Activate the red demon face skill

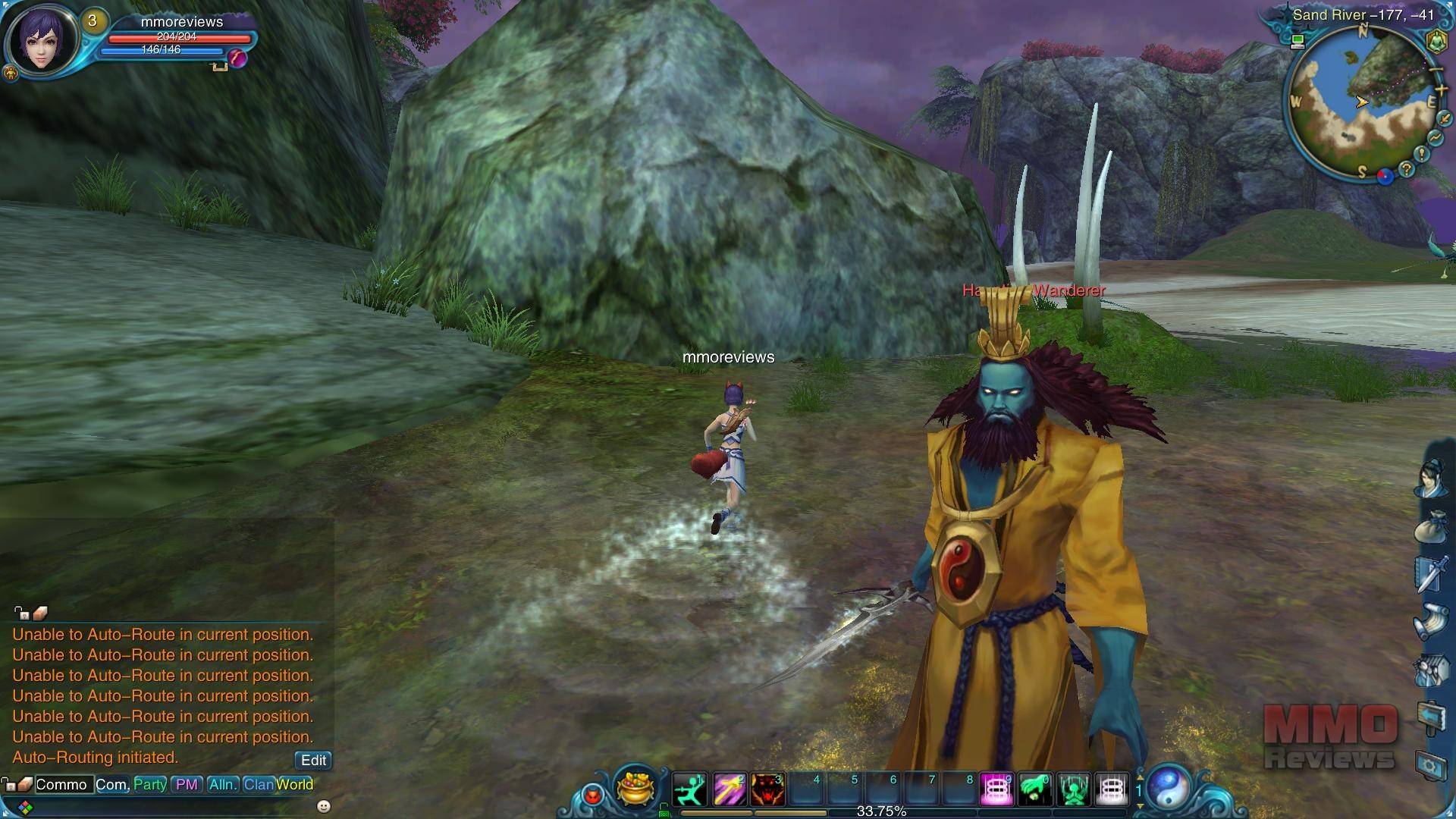[x=767, y=790]
